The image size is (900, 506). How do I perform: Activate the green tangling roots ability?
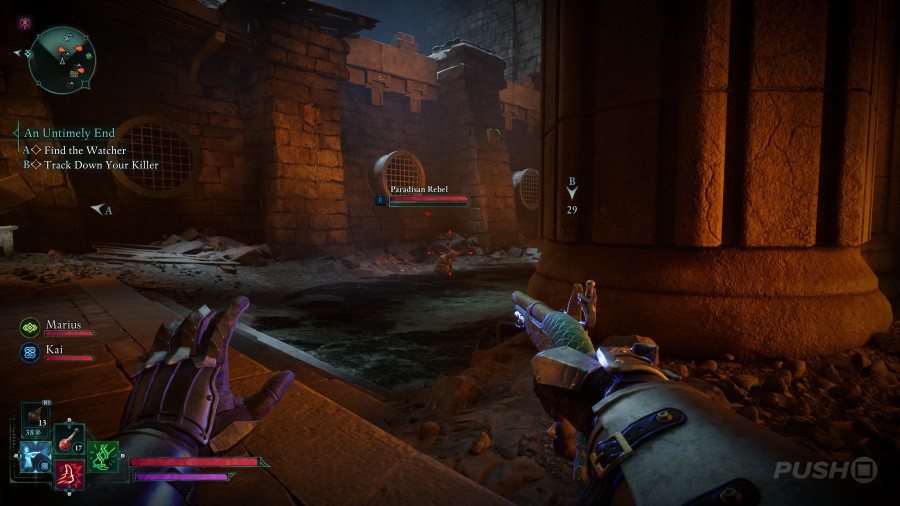pos(103,456)
